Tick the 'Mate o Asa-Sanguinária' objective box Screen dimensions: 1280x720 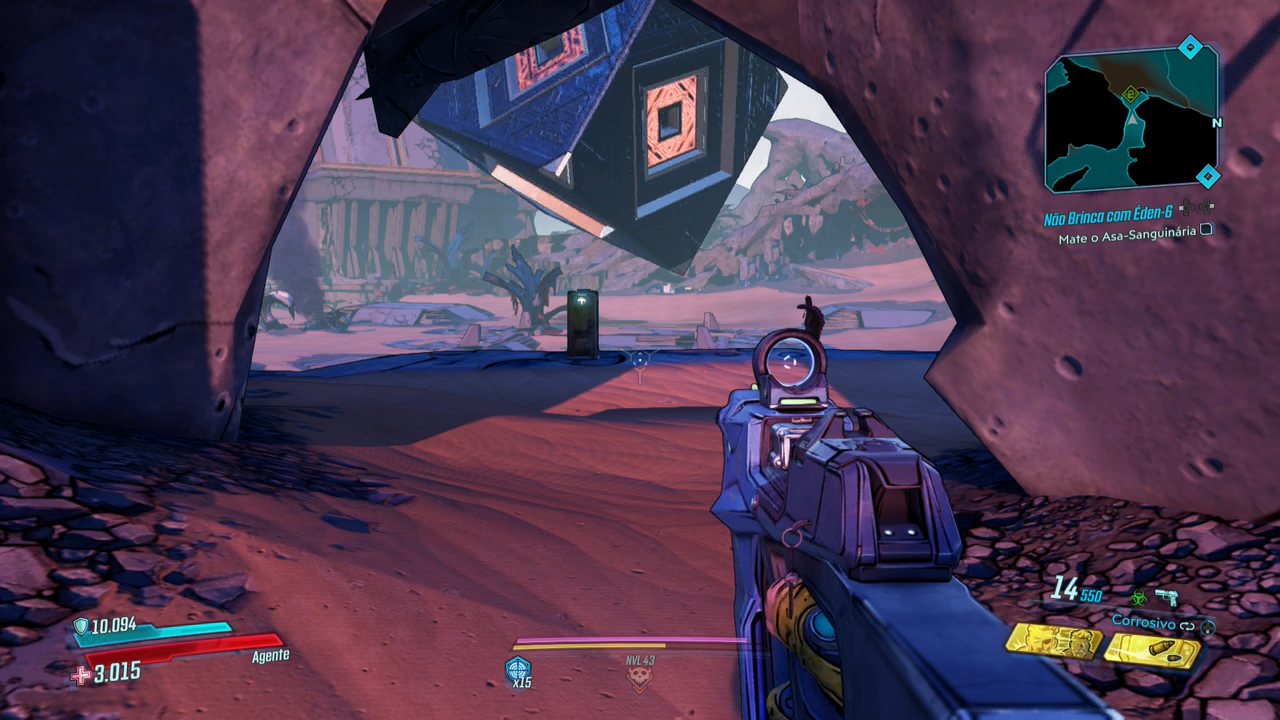[1206, 229]
